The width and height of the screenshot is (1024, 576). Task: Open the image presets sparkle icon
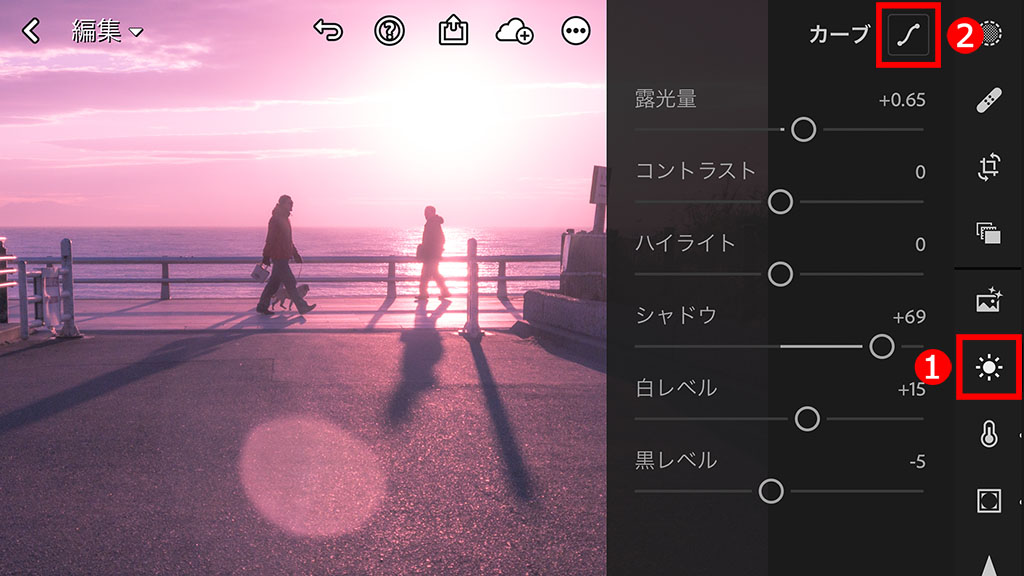(989, 300)
